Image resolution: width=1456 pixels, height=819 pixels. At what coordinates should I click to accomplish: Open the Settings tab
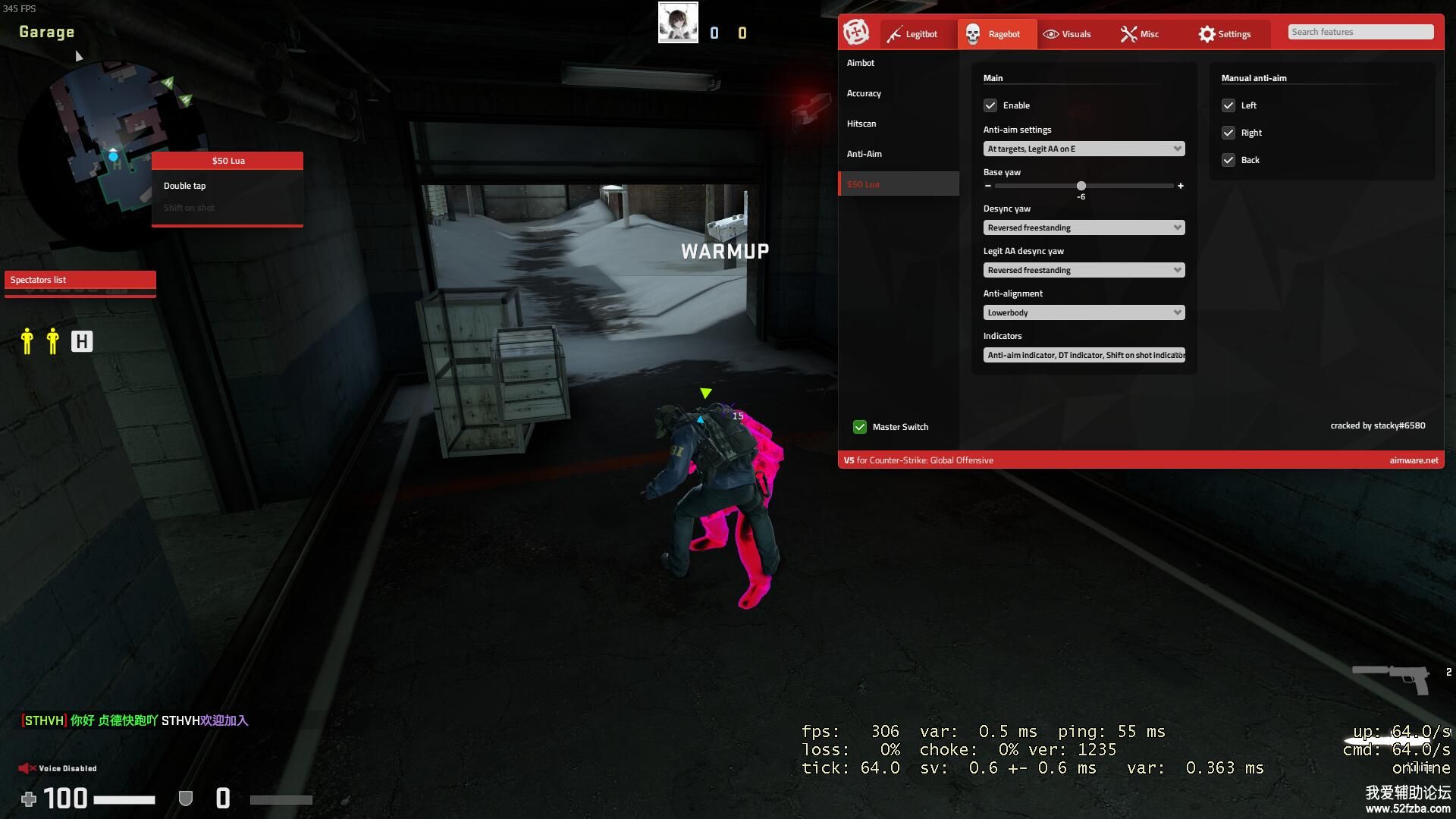pos(1225,34)
